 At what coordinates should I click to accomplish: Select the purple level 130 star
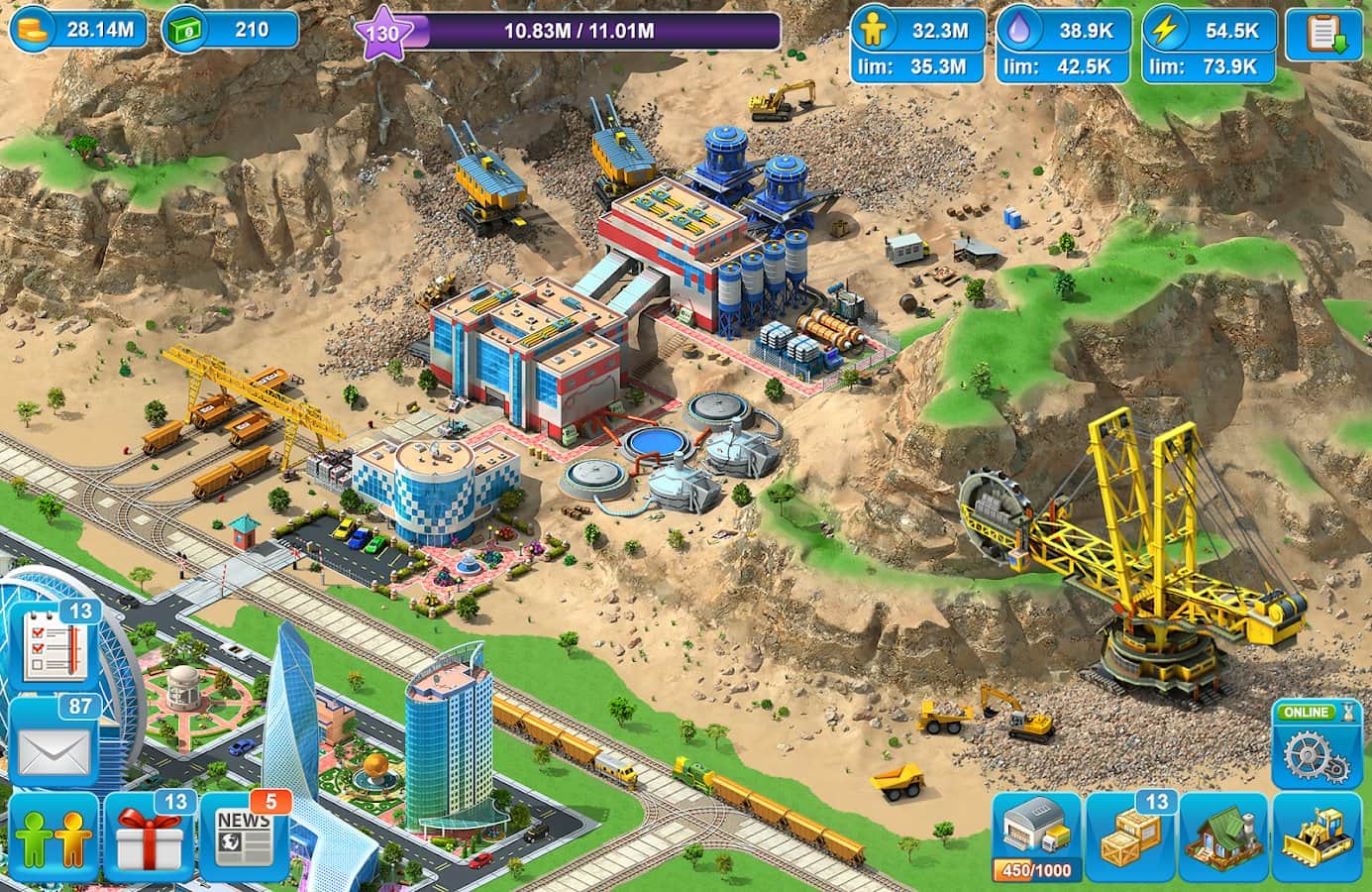pyautogui.click(x=382, y=34)
